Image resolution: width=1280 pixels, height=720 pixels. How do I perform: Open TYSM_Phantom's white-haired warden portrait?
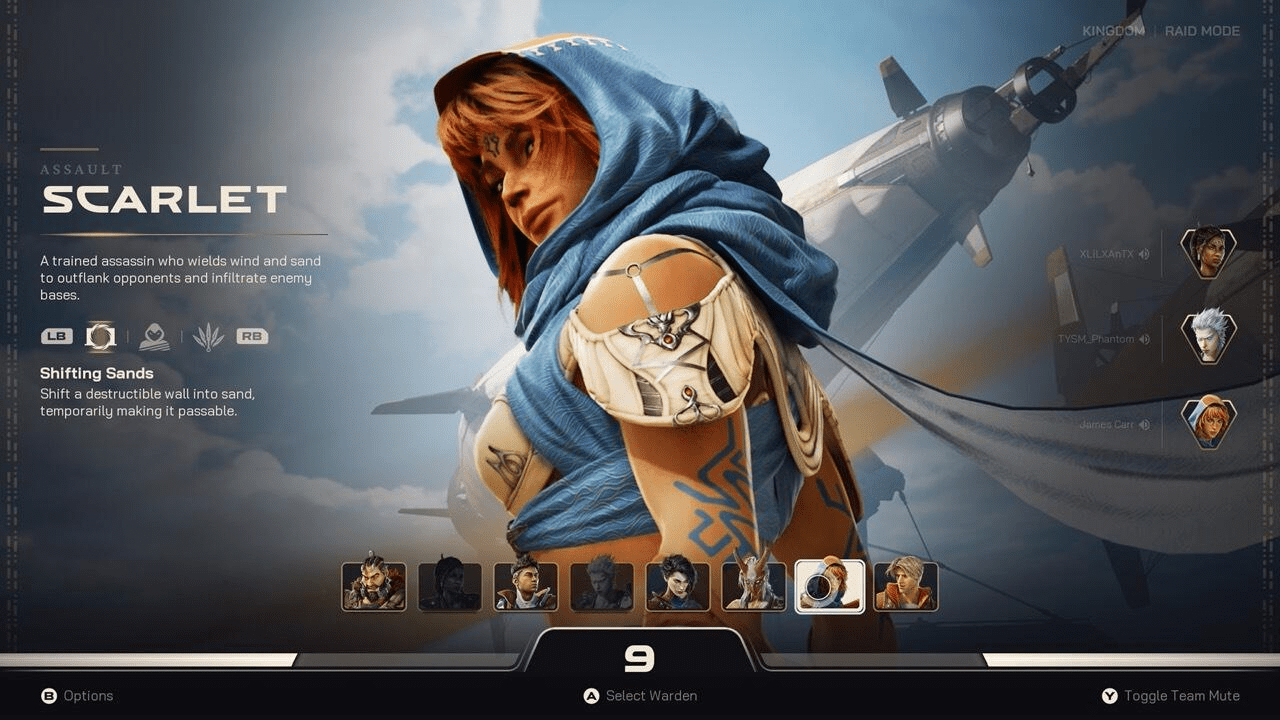click(x=1208, y=337)
